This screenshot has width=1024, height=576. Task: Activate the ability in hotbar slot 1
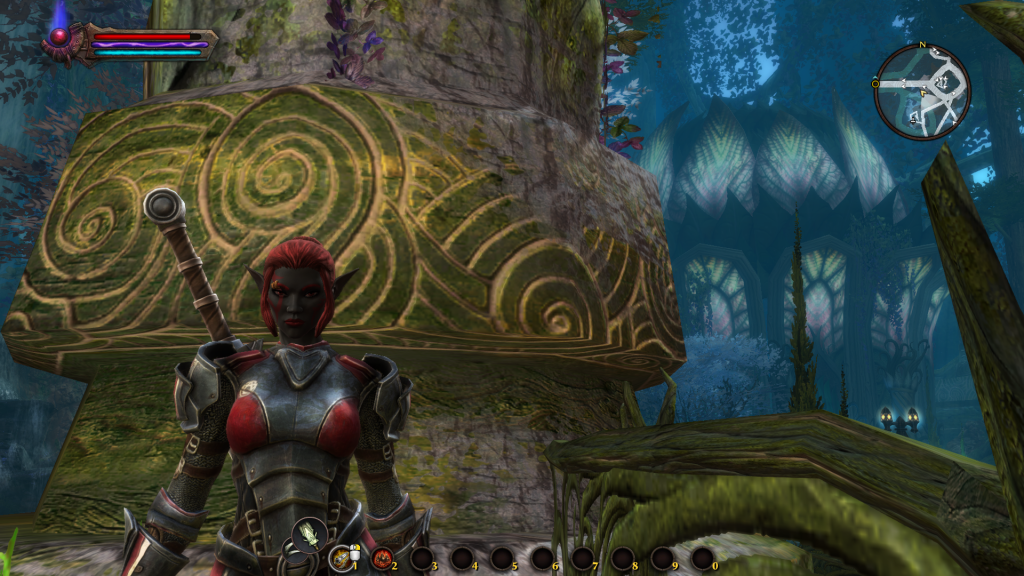(341, 557)
